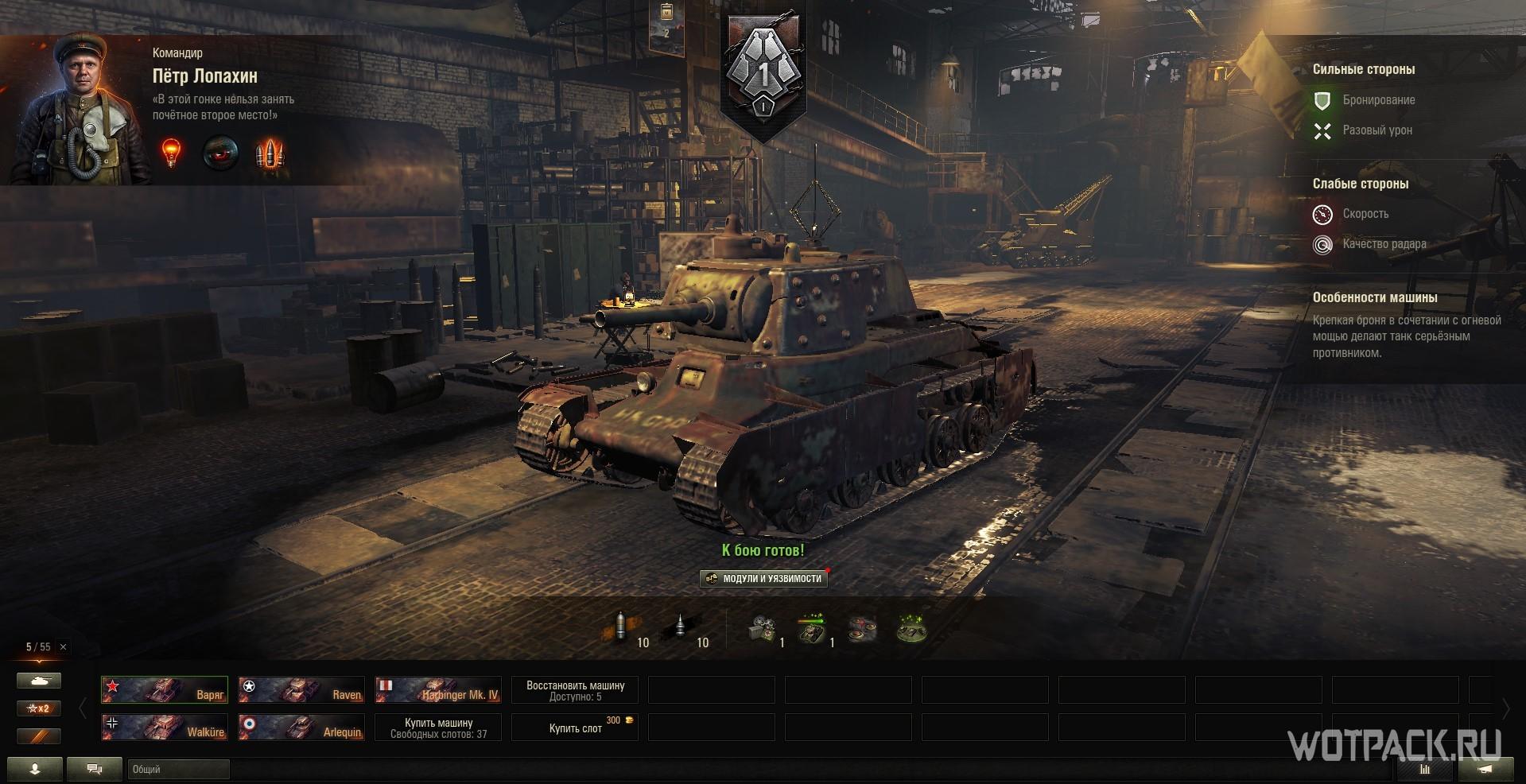Select the pointed armor-piercing shell slot

[682, 628]
